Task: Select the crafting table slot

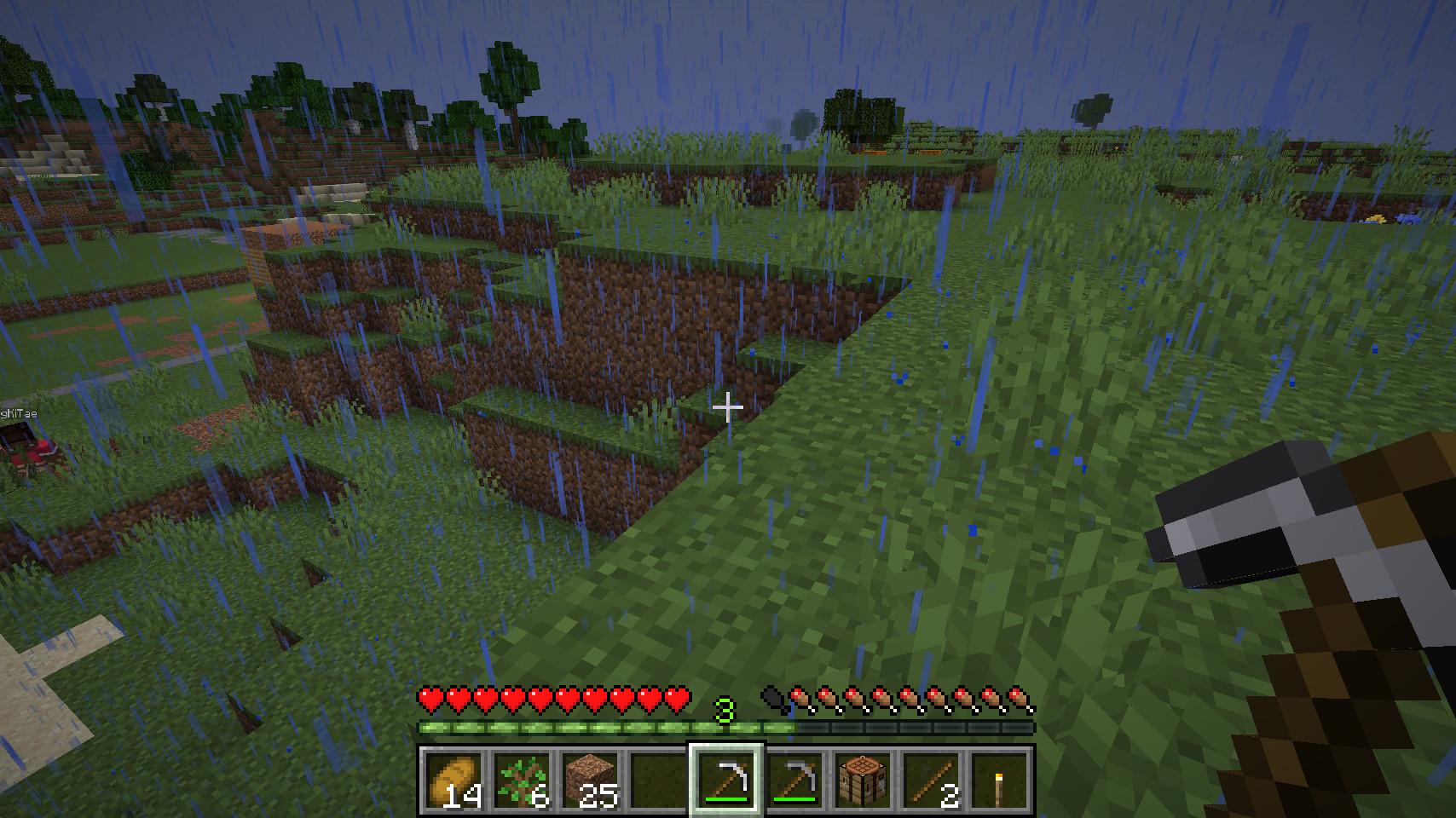Action: point(863,781)
